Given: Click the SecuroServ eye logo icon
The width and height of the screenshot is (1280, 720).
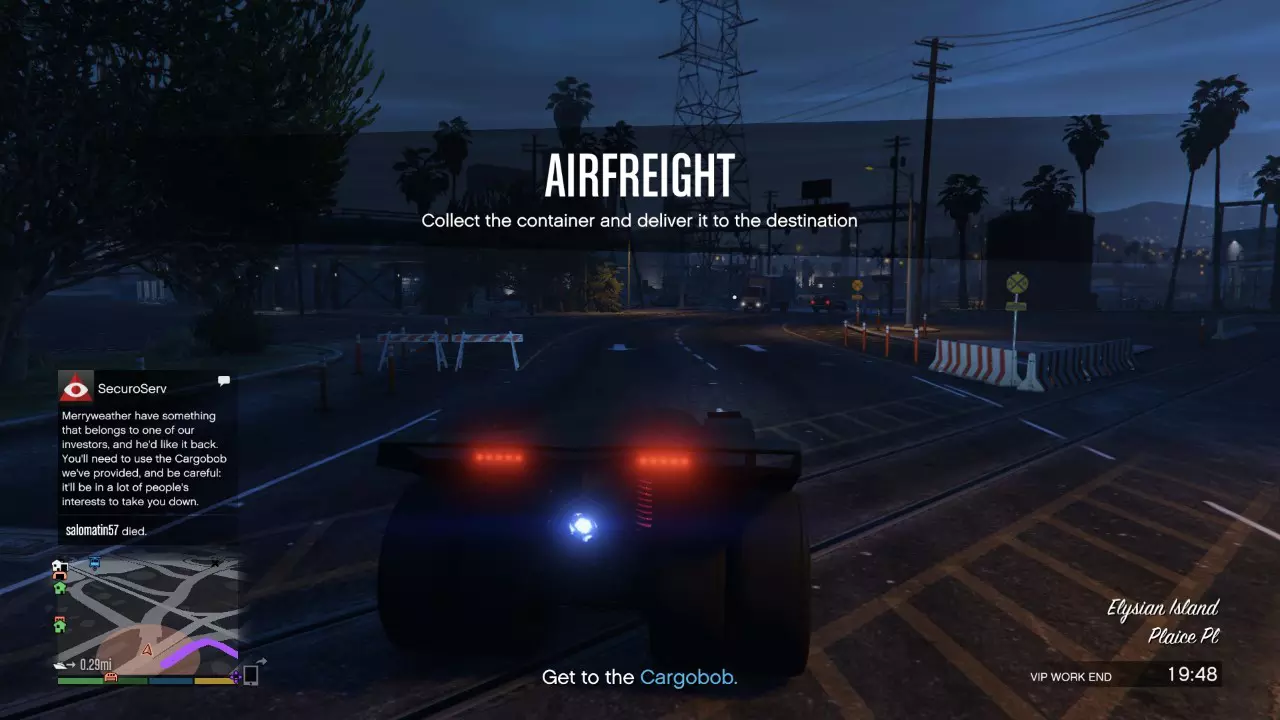Looking at the screenshot, I should pos(76,388).
